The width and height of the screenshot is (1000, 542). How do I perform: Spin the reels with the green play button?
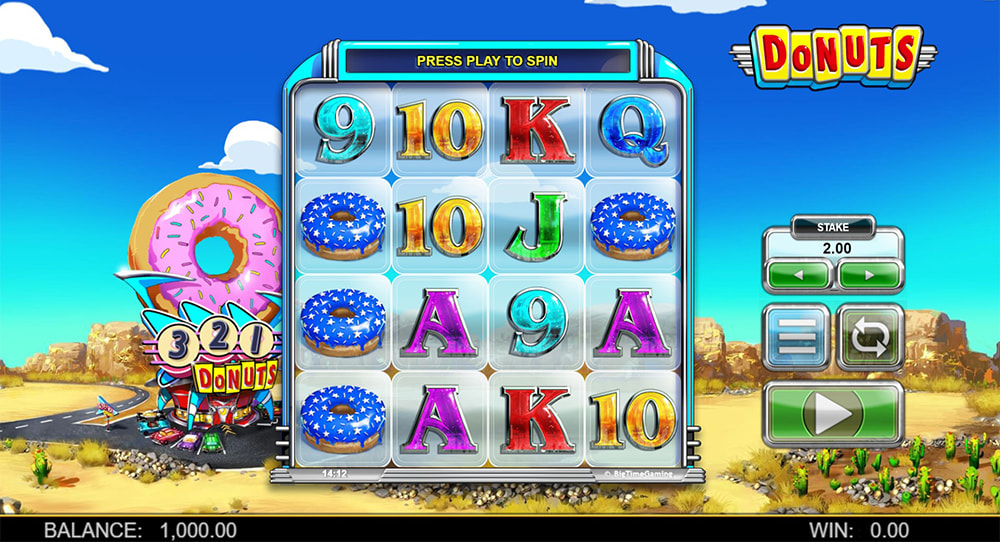833,413
